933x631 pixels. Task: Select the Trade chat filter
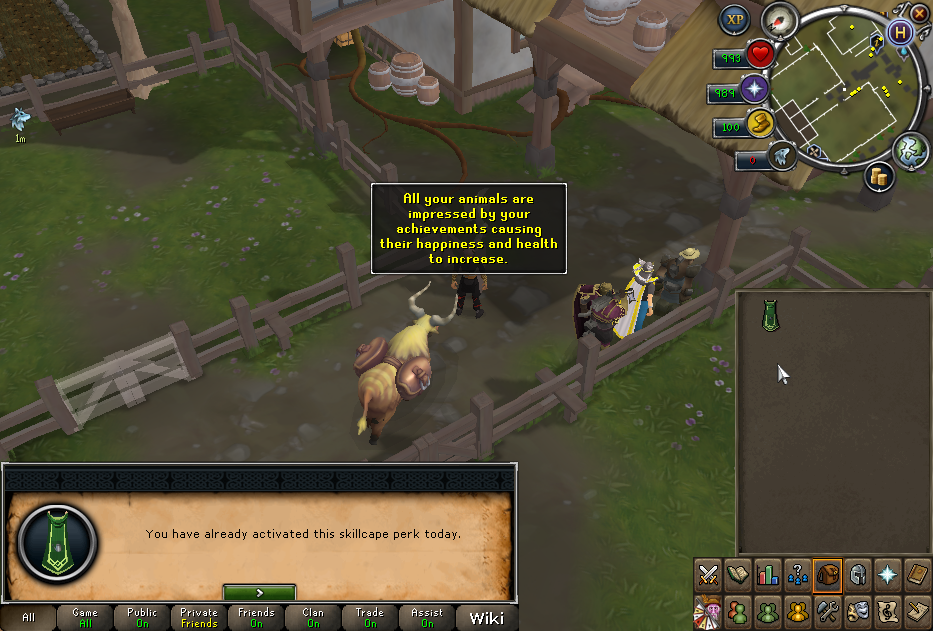point(370,618)
